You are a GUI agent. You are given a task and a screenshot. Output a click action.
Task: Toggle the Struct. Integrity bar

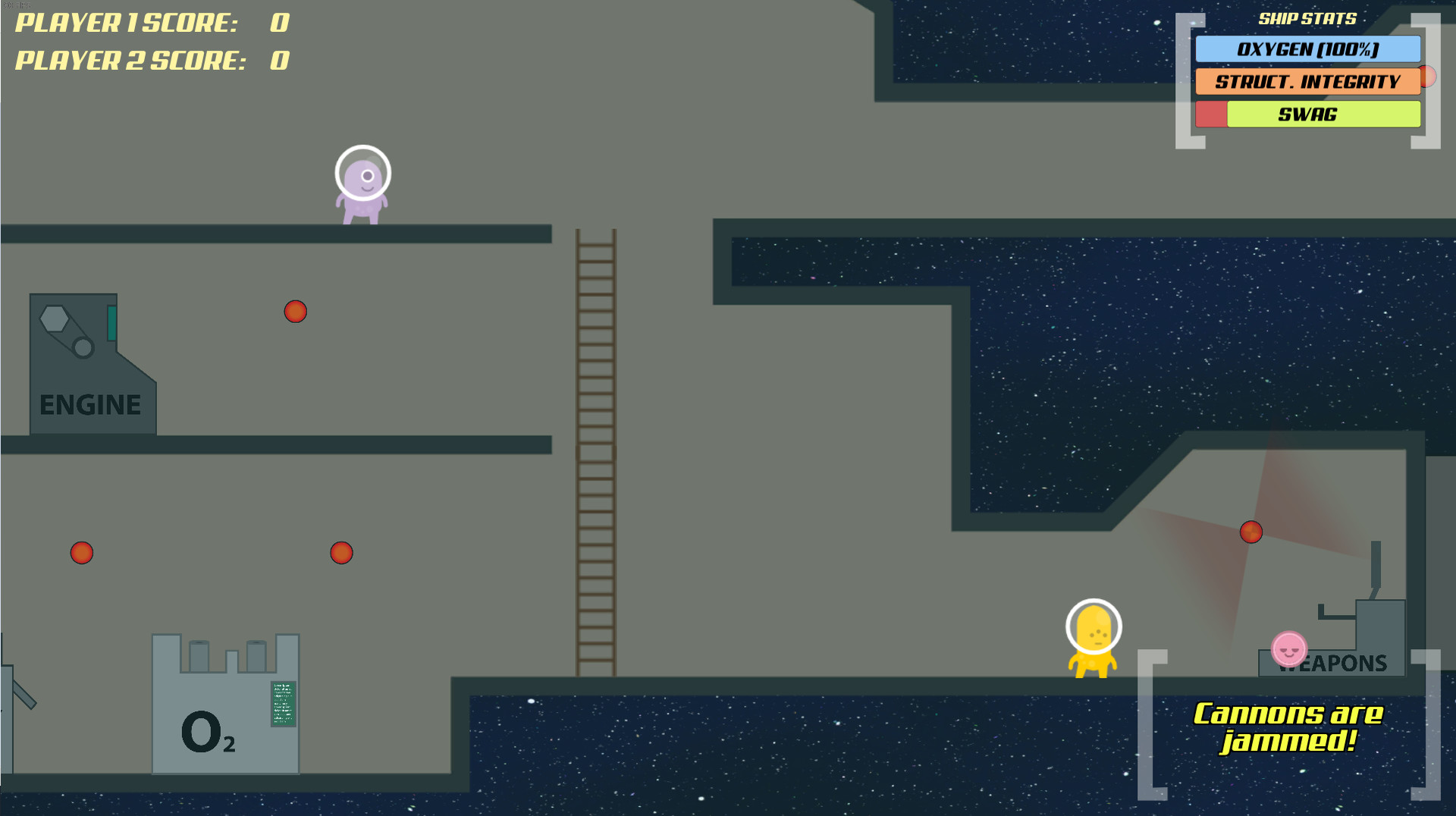pyautogui.click(x=1308, y=82)
